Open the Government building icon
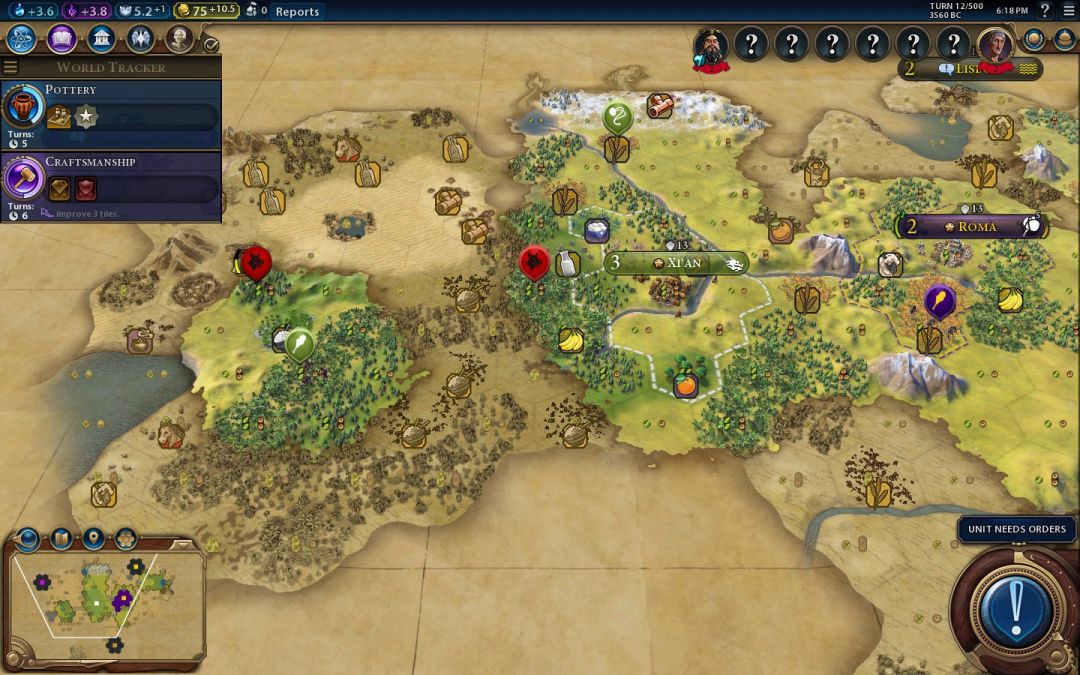1080x675 pixels. (x=101, y=39)
